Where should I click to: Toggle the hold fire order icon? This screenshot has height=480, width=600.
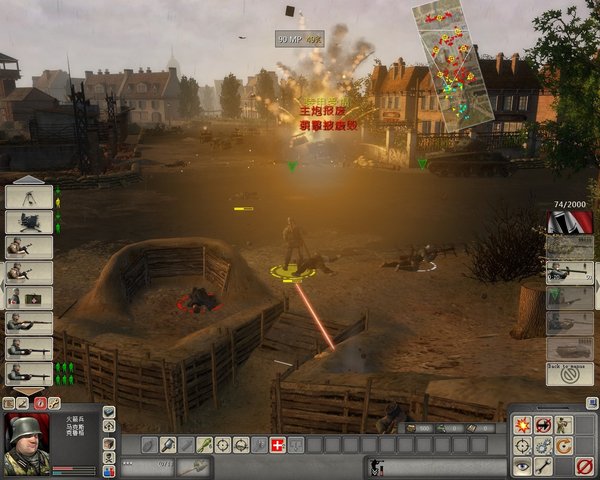click(x=543, y=424)
